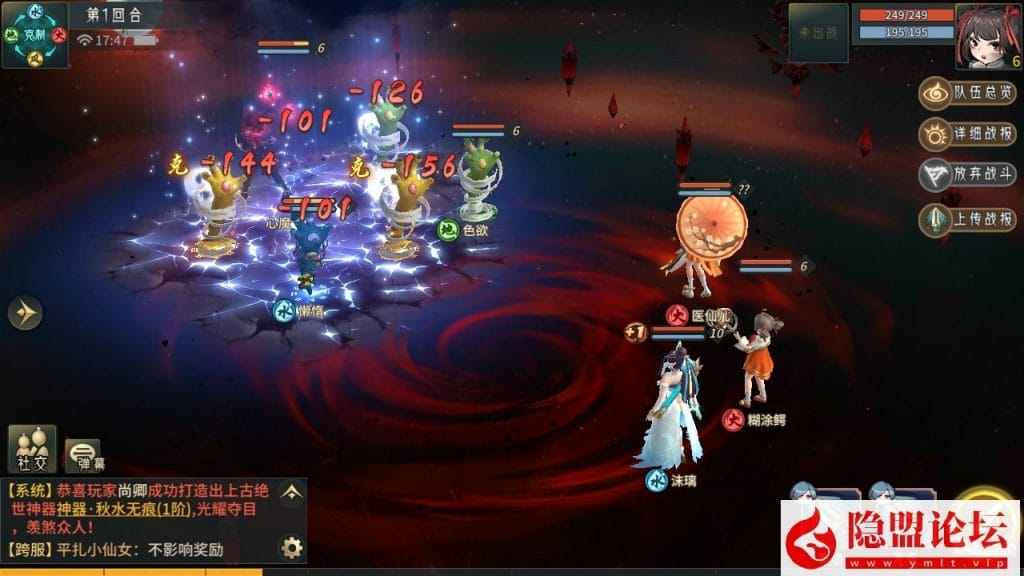Viewport: 1024px width, 576px height.
Task: Toggle the 弹幕 bullet comments
Action: 84,455
